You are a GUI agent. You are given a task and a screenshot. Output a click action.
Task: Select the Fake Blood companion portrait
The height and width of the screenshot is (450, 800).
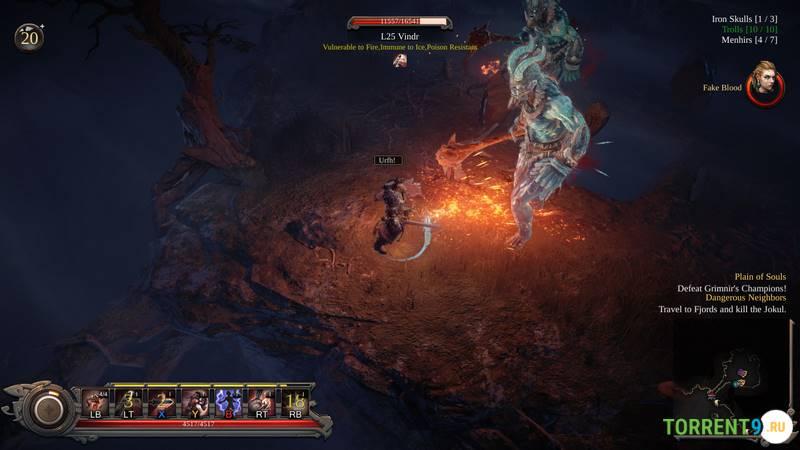click(764, 83)
